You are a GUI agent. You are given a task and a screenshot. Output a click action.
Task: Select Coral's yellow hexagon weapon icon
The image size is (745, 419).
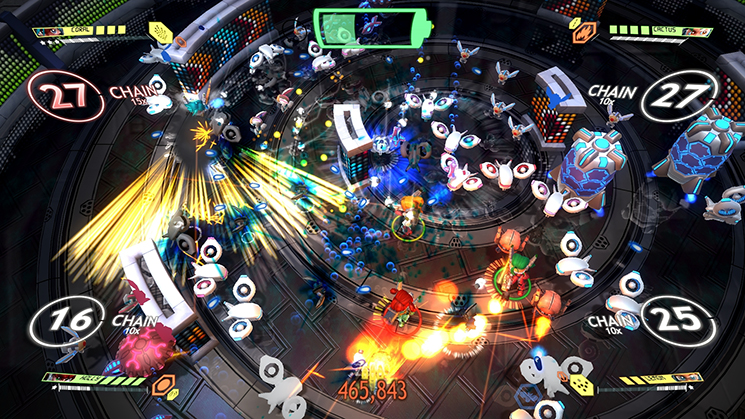pyautogui.click(x=159, y=33)
